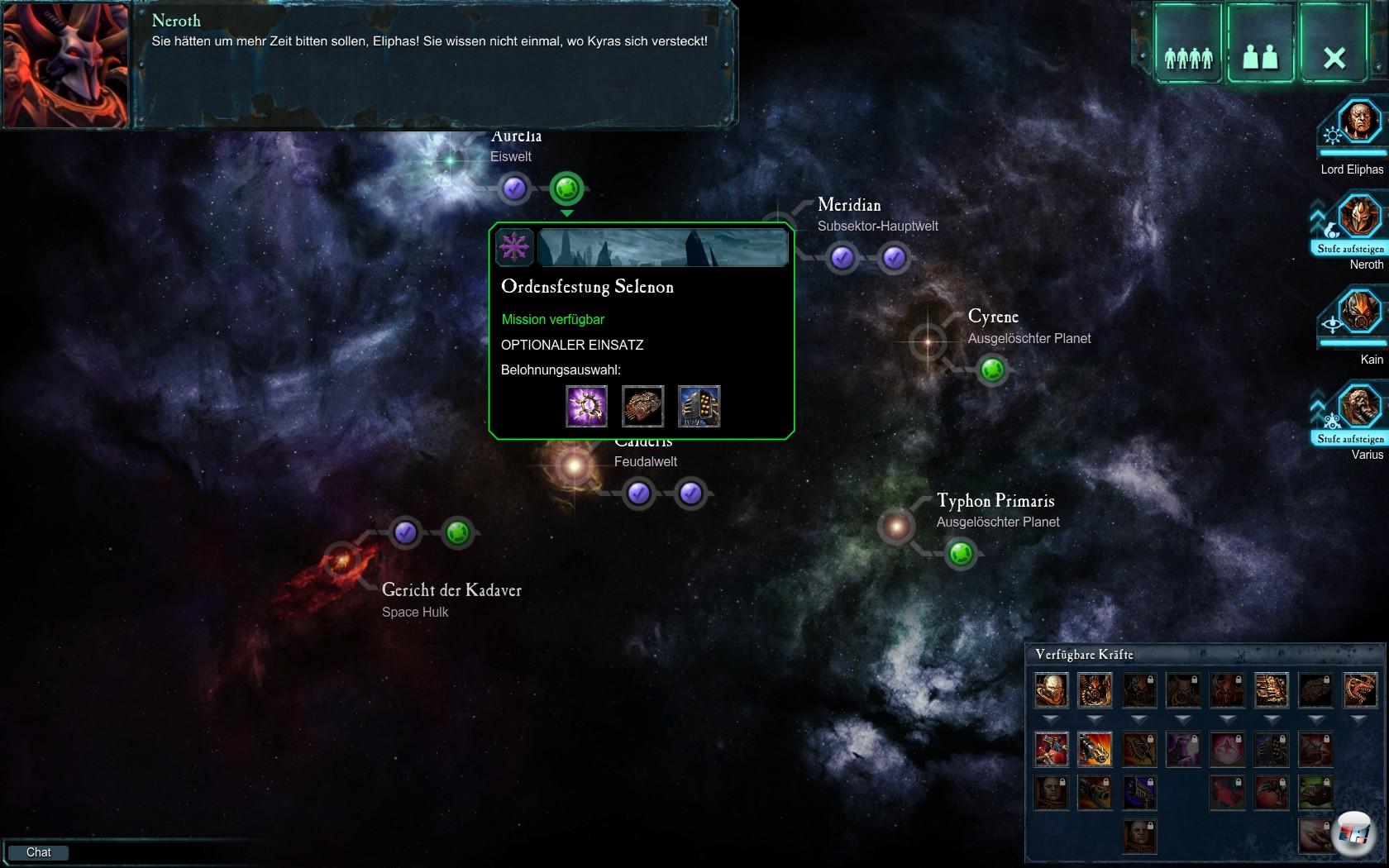Choose the green mission on Typhon Primaris

pyautogui.click(x=961, y=552)
